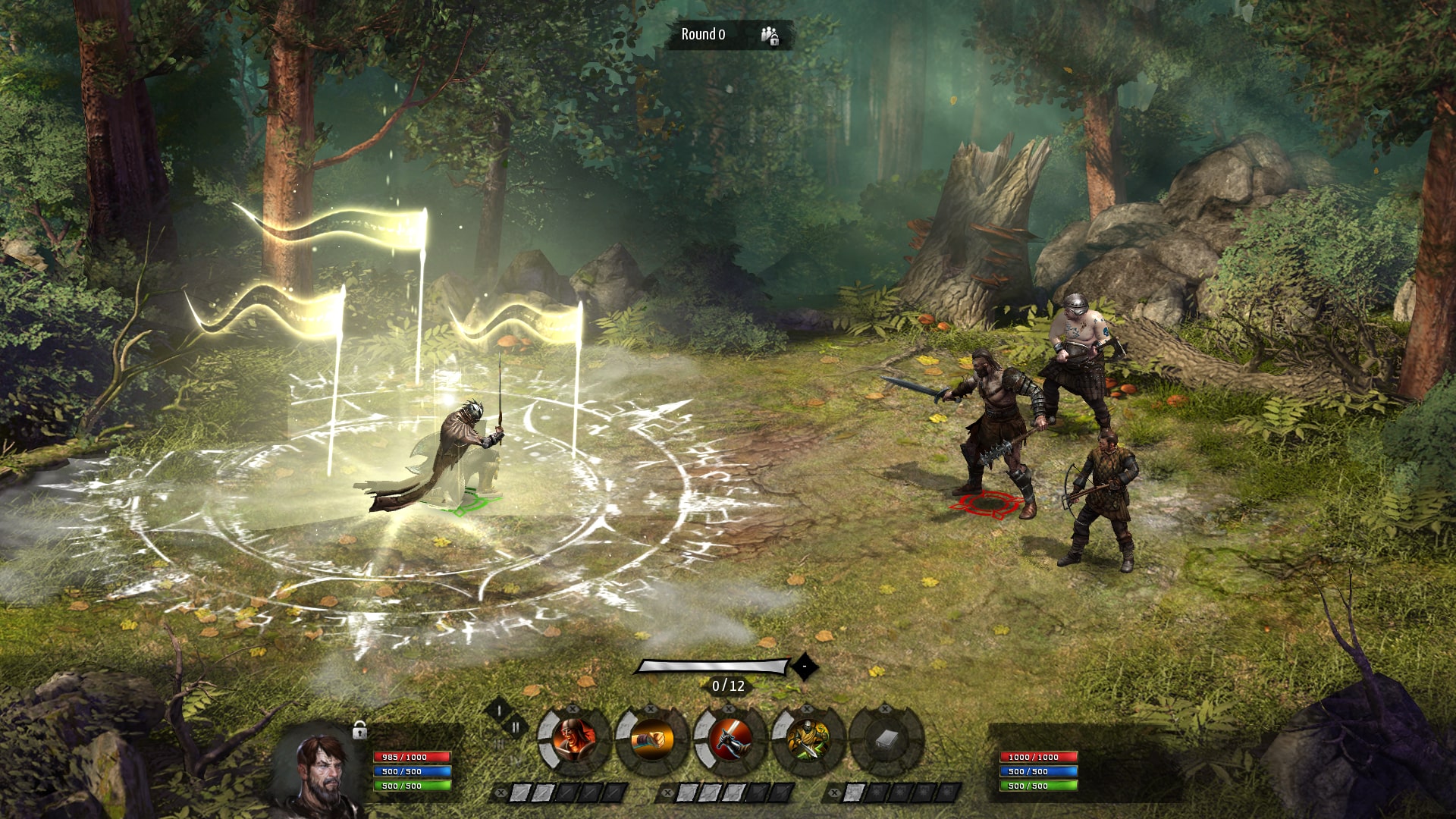Toggle the padlock above the hero's bars

point(360,730)
